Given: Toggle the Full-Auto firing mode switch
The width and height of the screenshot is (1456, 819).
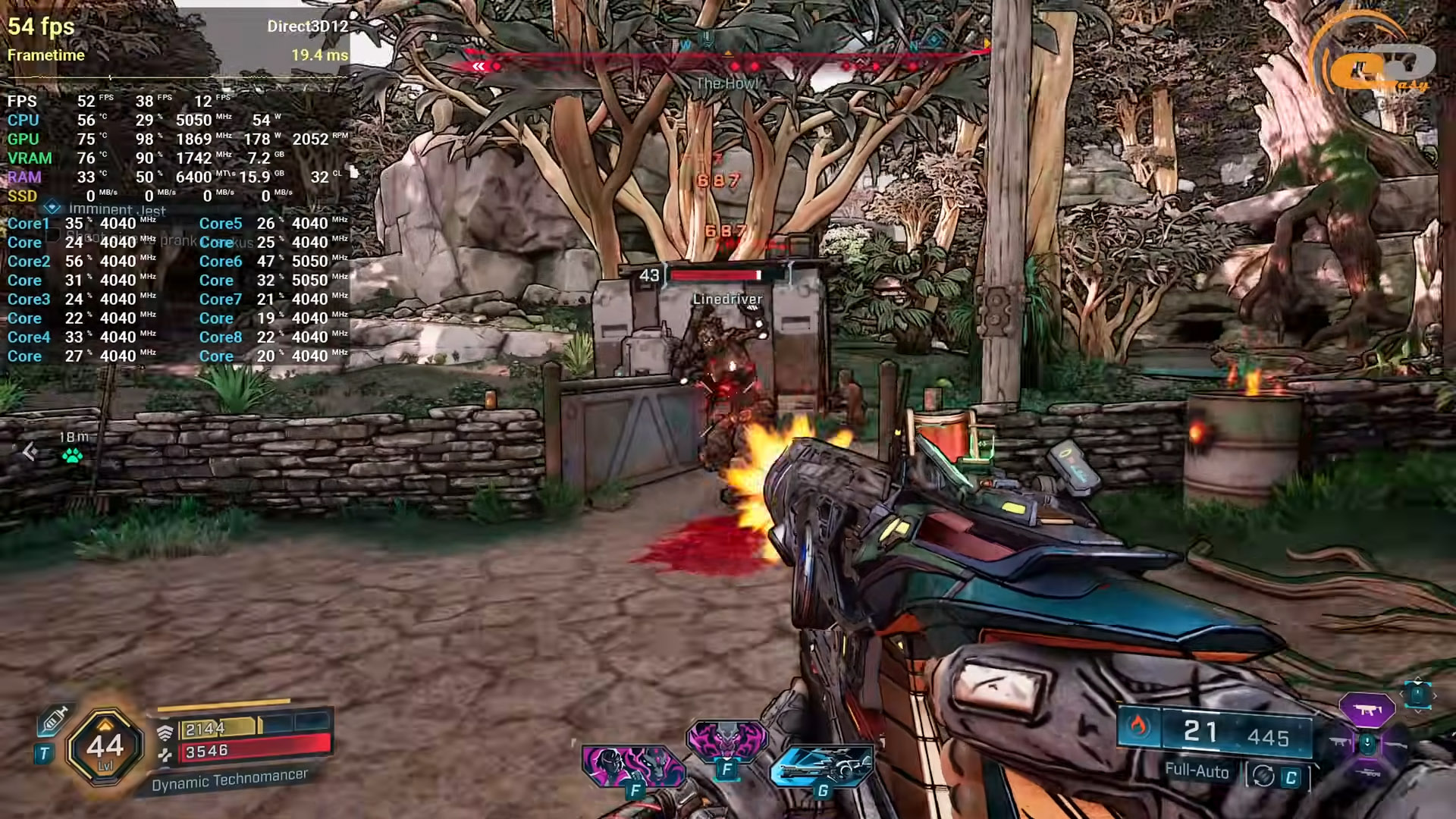Looking at the screenshot, I should [x=1278, y=775].
